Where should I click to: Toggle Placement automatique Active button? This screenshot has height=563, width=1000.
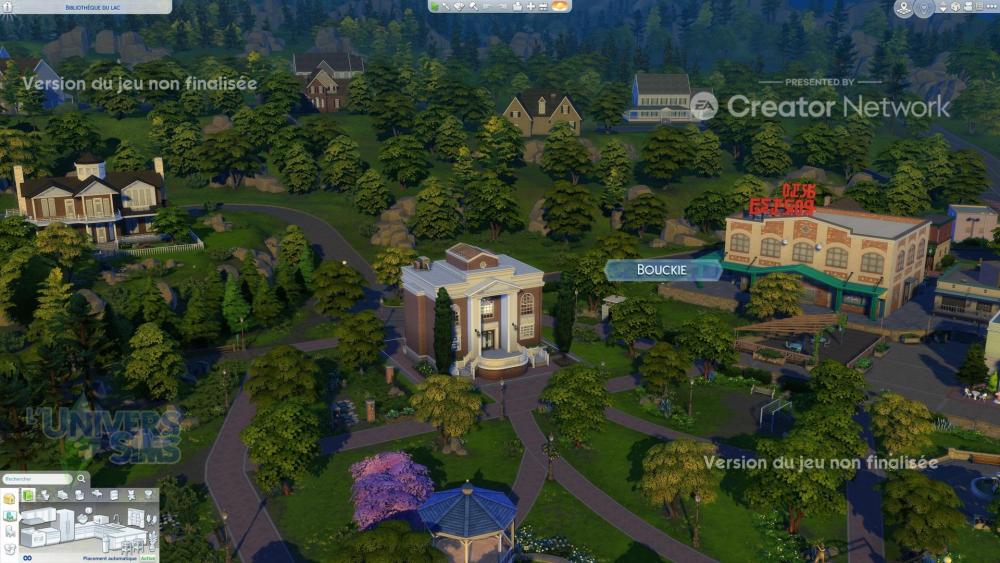(149, 558)
